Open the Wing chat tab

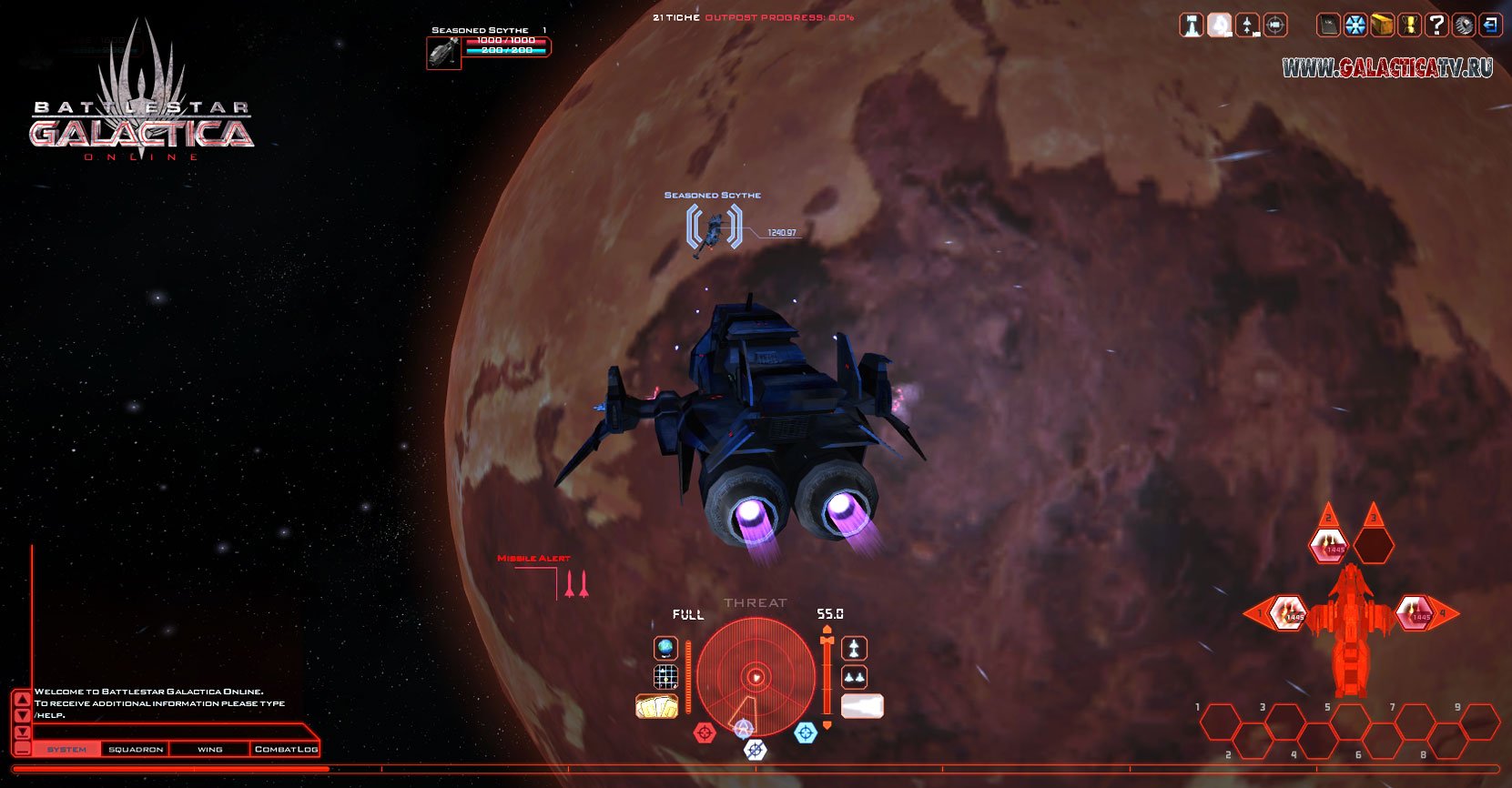(209, 749)
